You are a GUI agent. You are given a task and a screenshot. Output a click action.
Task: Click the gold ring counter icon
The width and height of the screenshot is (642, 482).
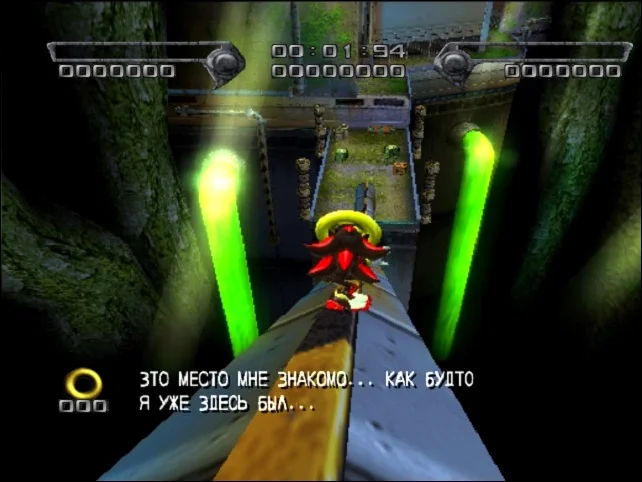[x=83, y=383]
